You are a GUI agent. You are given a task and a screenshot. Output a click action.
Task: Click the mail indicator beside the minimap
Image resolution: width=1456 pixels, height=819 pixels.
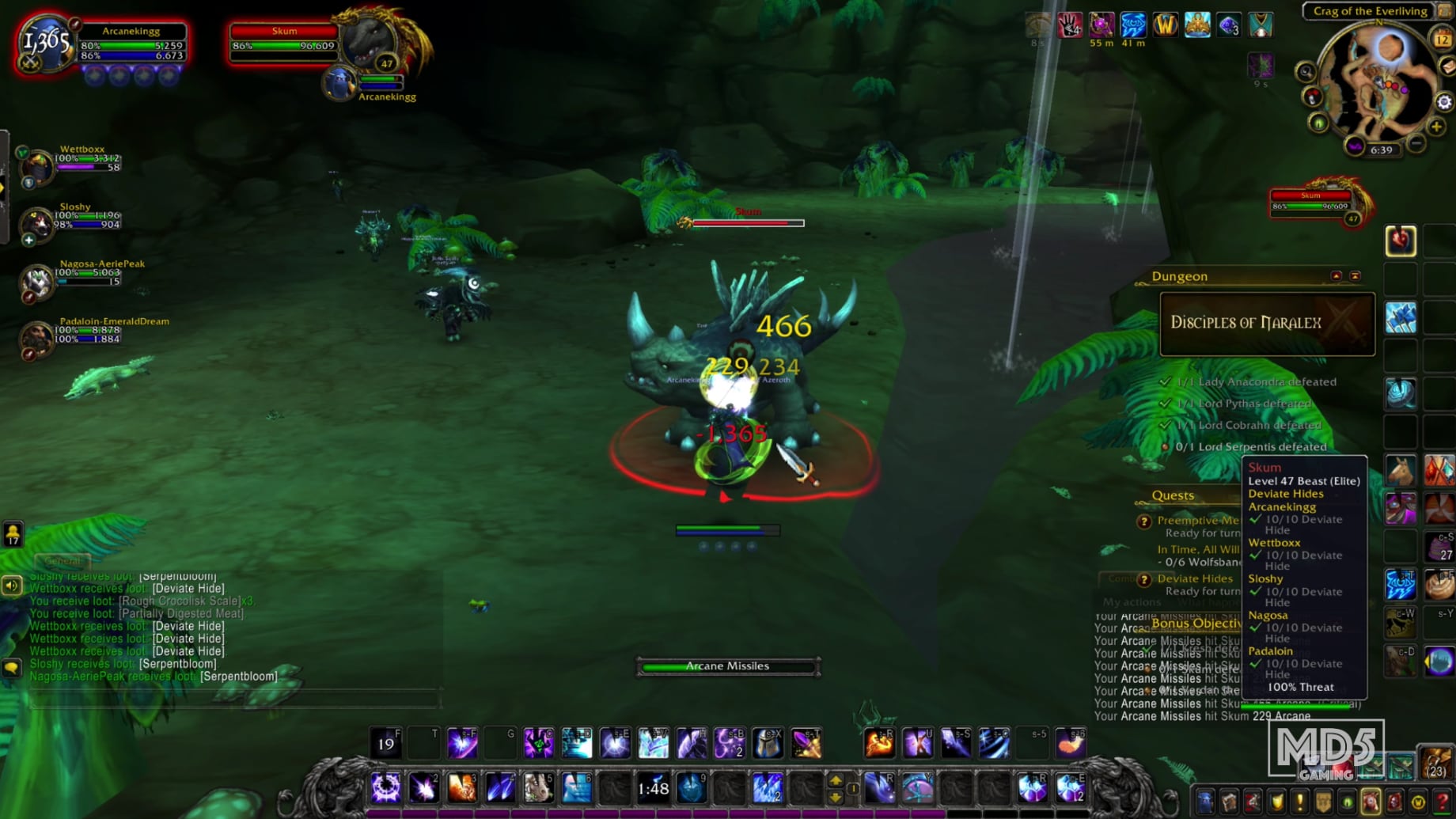(1447, 66)
